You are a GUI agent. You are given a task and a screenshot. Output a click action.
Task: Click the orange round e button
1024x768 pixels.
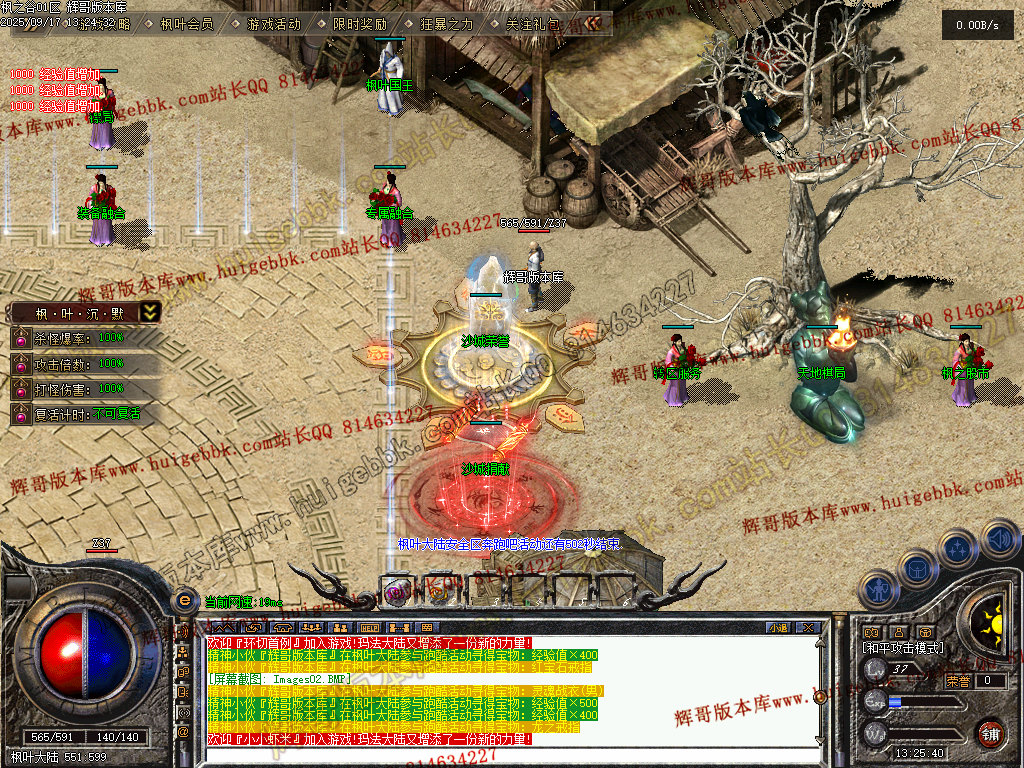[184, 600]
